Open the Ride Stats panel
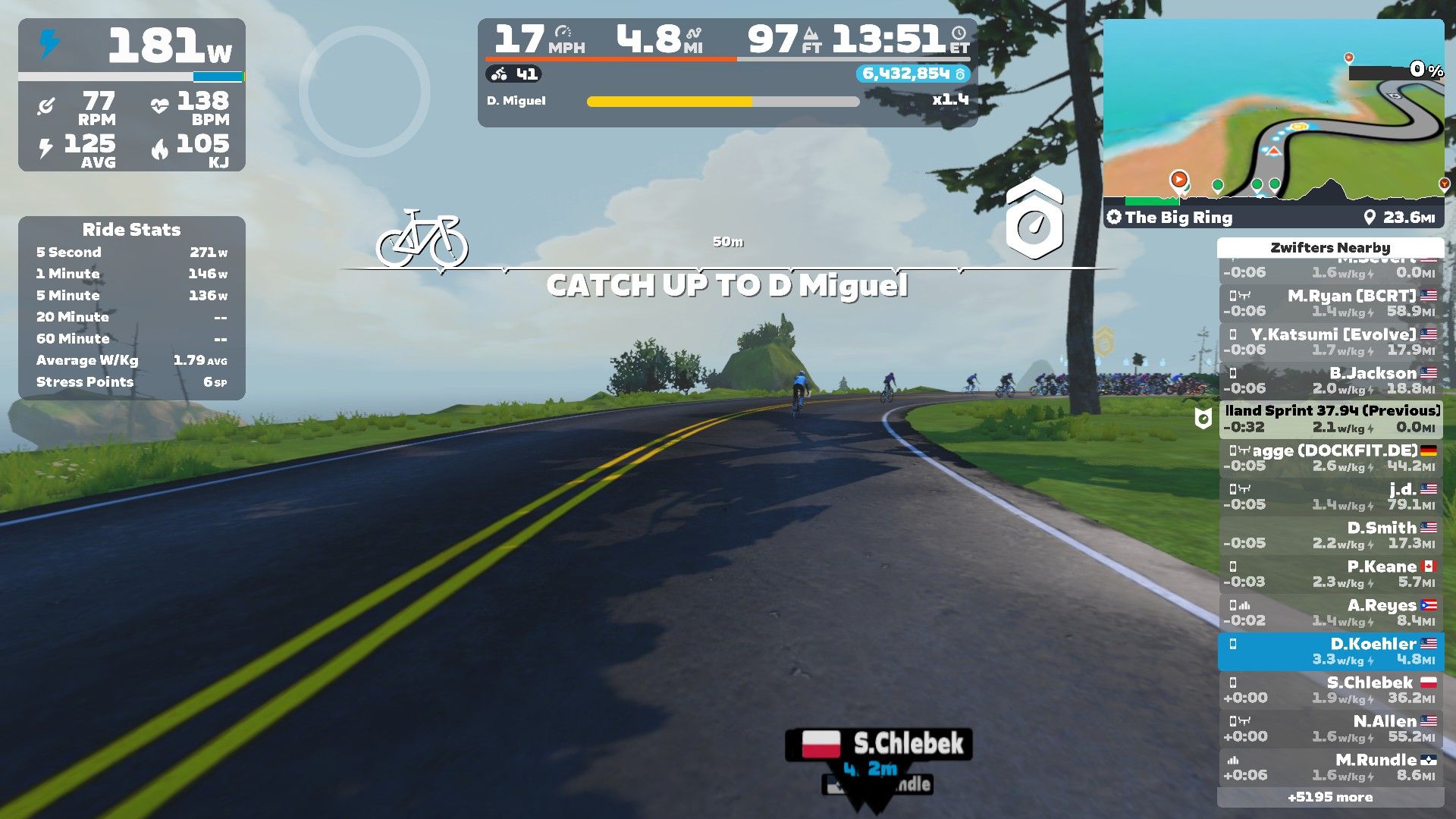The width and height of the screenshot is (1456, 819). (x=131, y=308)
